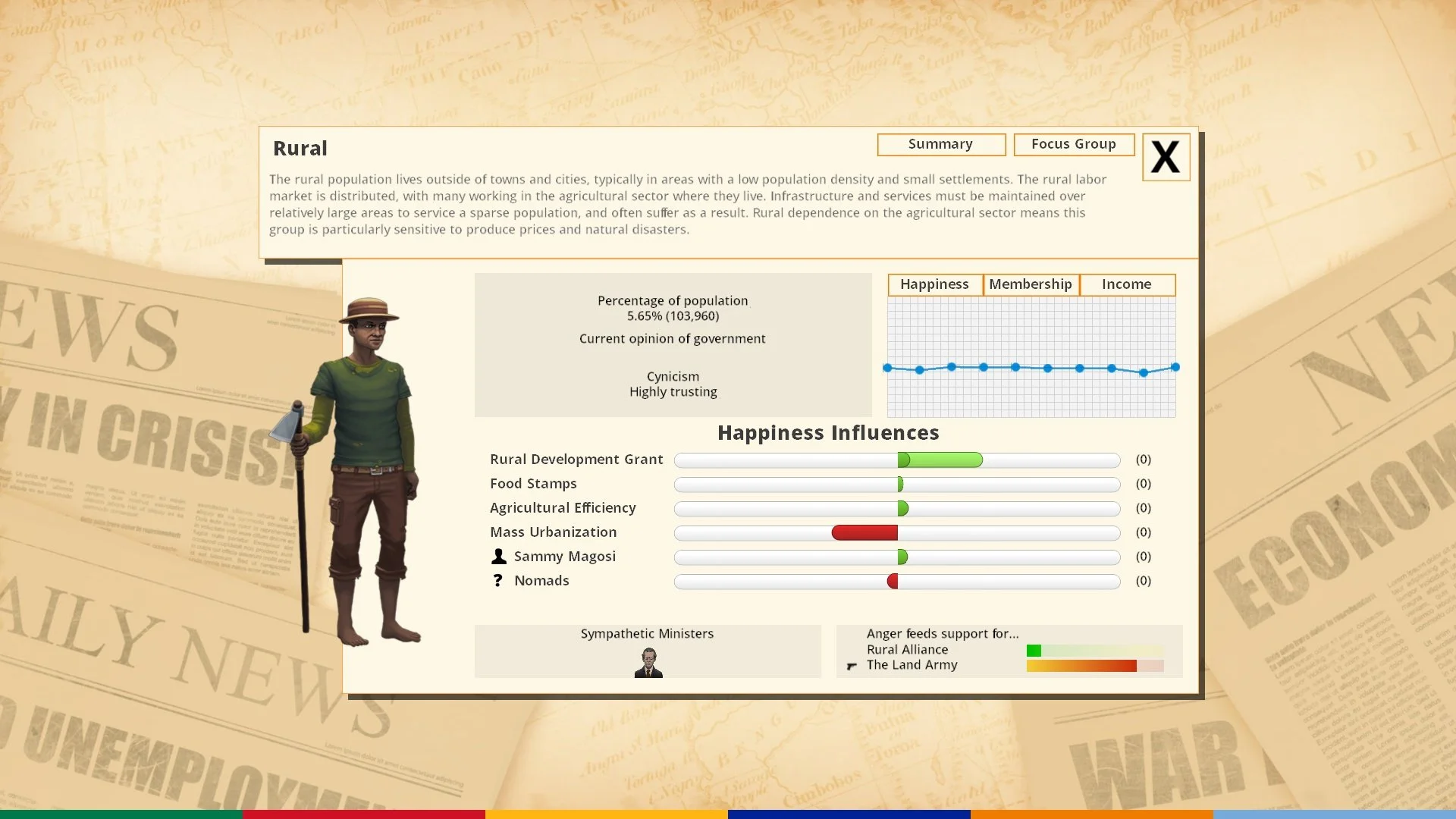The height and width of the screenshot is (819, 1456).
Task: Close the Rural population window
Action: point(1166,157)
